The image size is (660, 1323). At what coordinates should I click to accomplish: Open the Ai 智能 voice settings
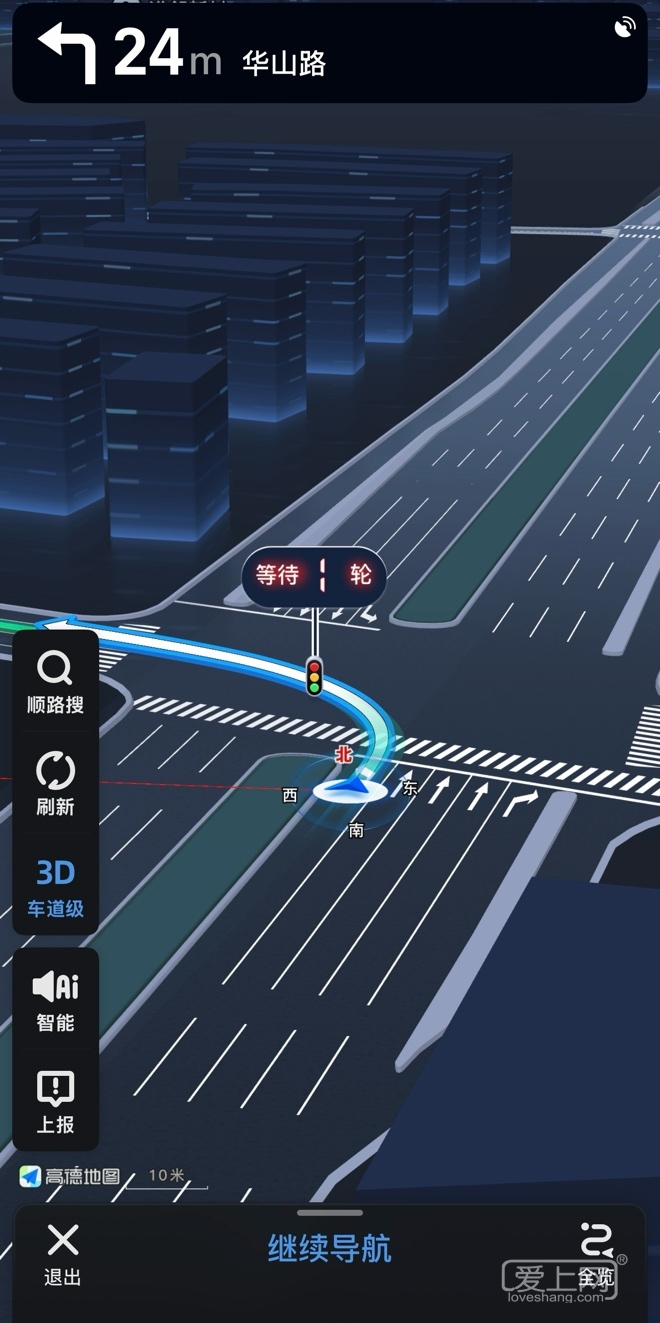pyautogui.click(x=55, y=1000)
